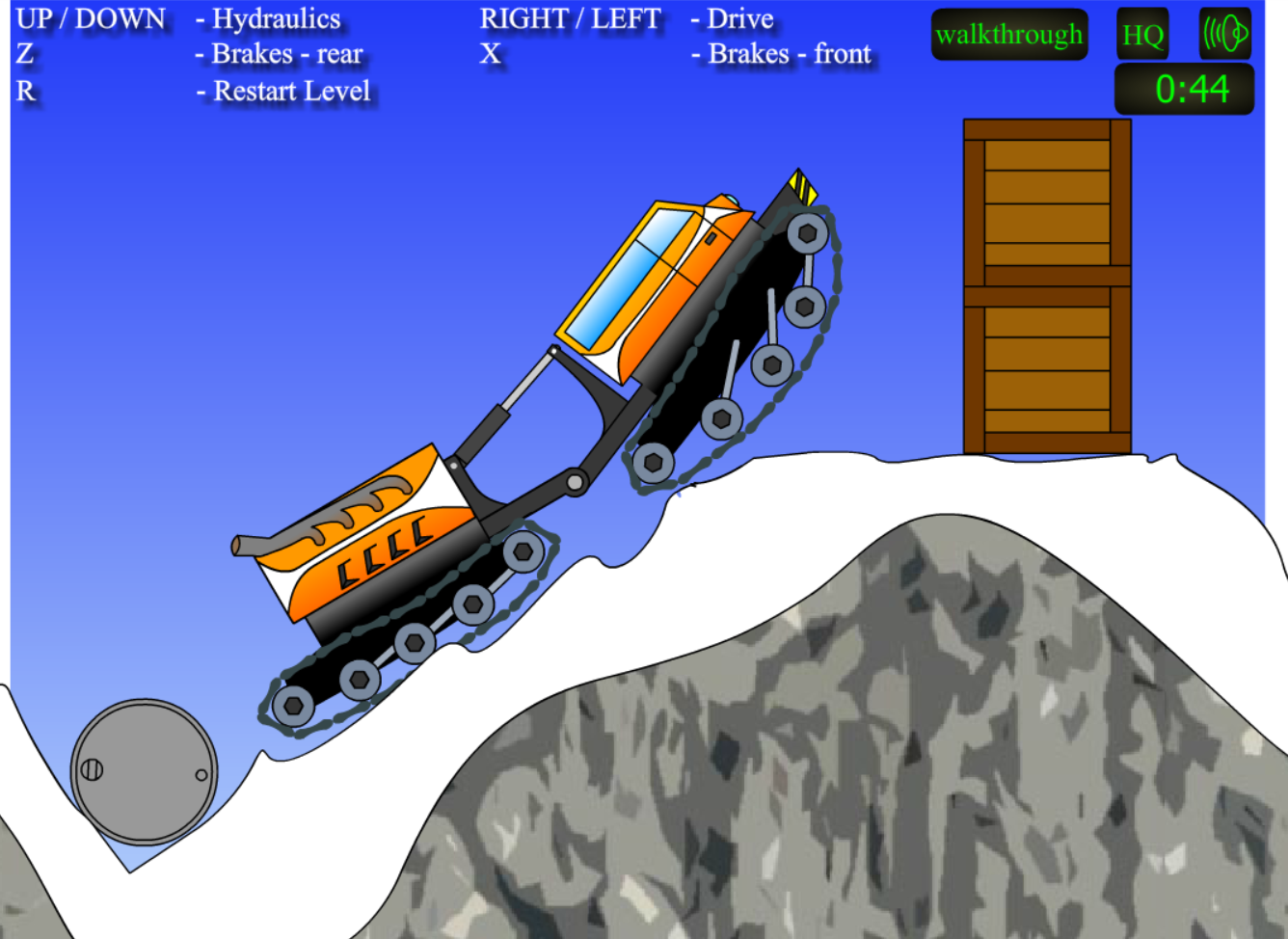Screen dimensions: 1288x939
Task: Select the 'UP / DOWN - Hydraulics' control label
Action: pyautogui.click(x=178, y=17)
